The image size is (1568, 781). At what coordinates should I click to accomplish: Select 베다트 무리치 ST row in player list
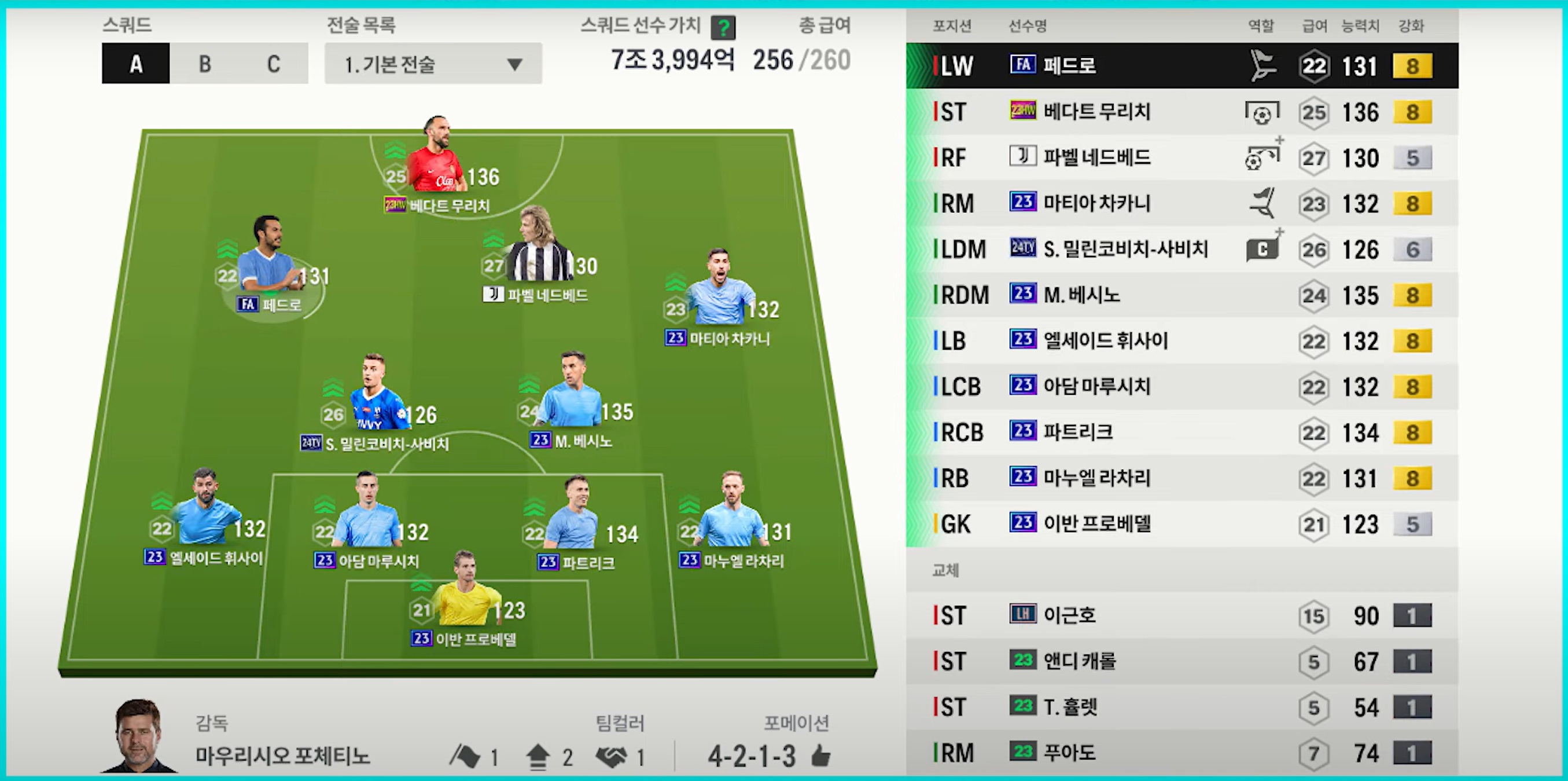[1181, 112]
